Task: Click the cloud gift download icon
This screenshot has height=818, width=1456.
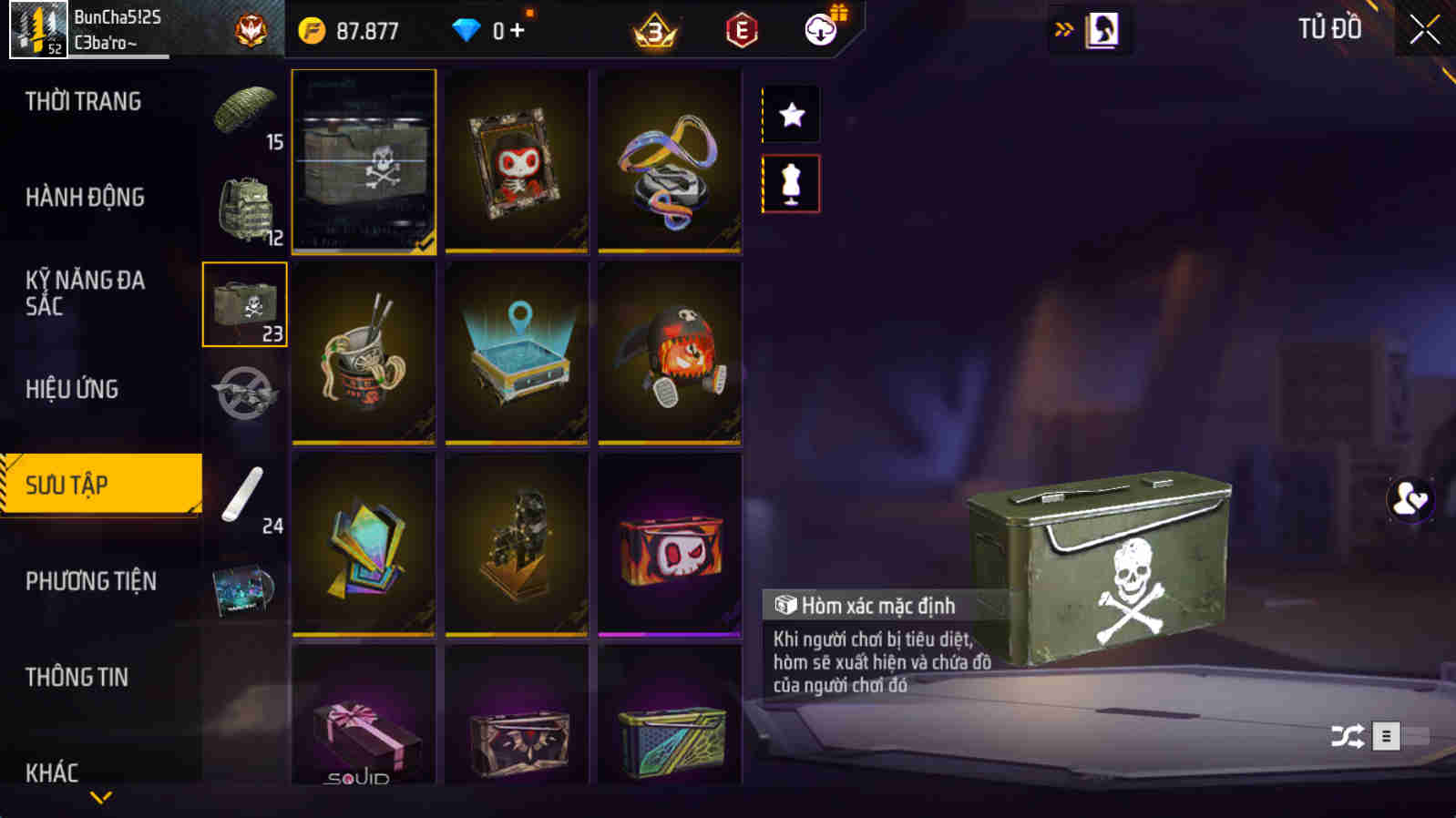Action: 819,30
